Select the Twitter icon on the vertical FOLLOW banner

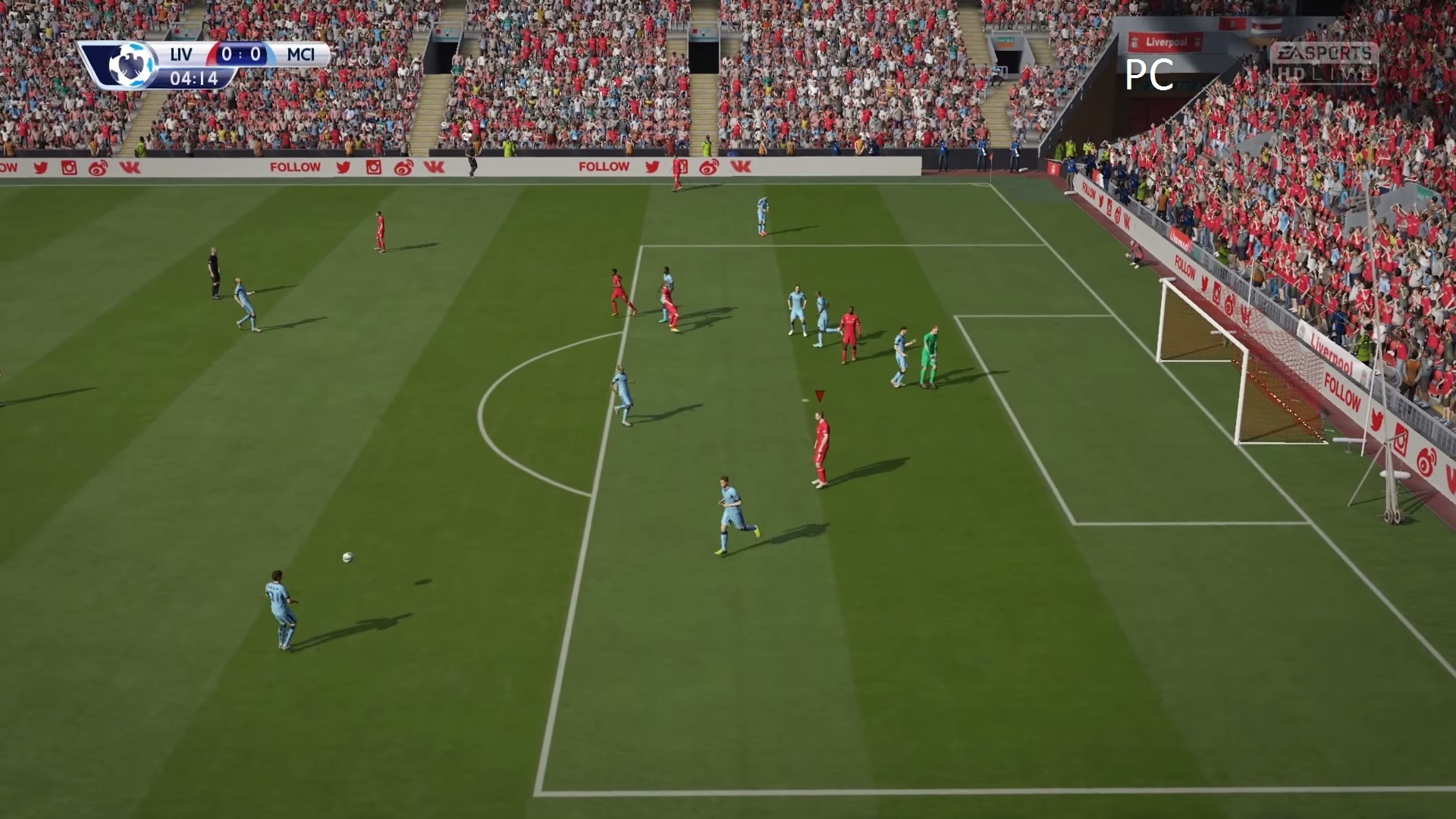1101,202
